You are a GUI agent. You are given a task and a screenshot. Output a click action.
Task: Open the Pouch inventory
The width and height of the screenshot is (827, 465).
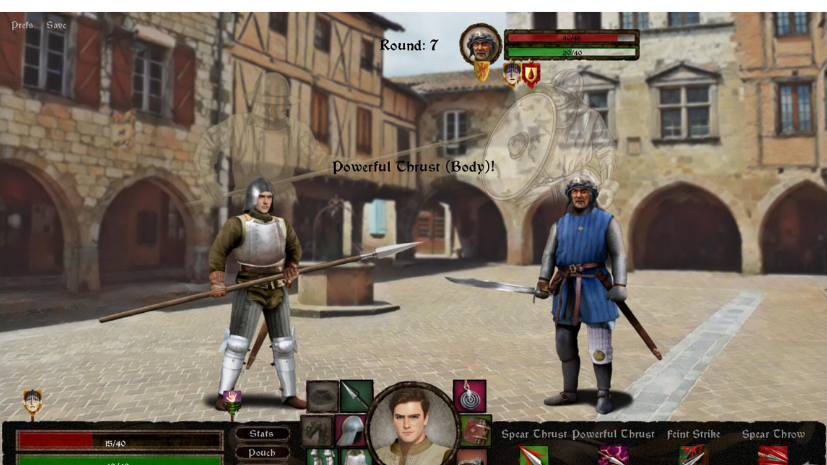pos(262,452)
